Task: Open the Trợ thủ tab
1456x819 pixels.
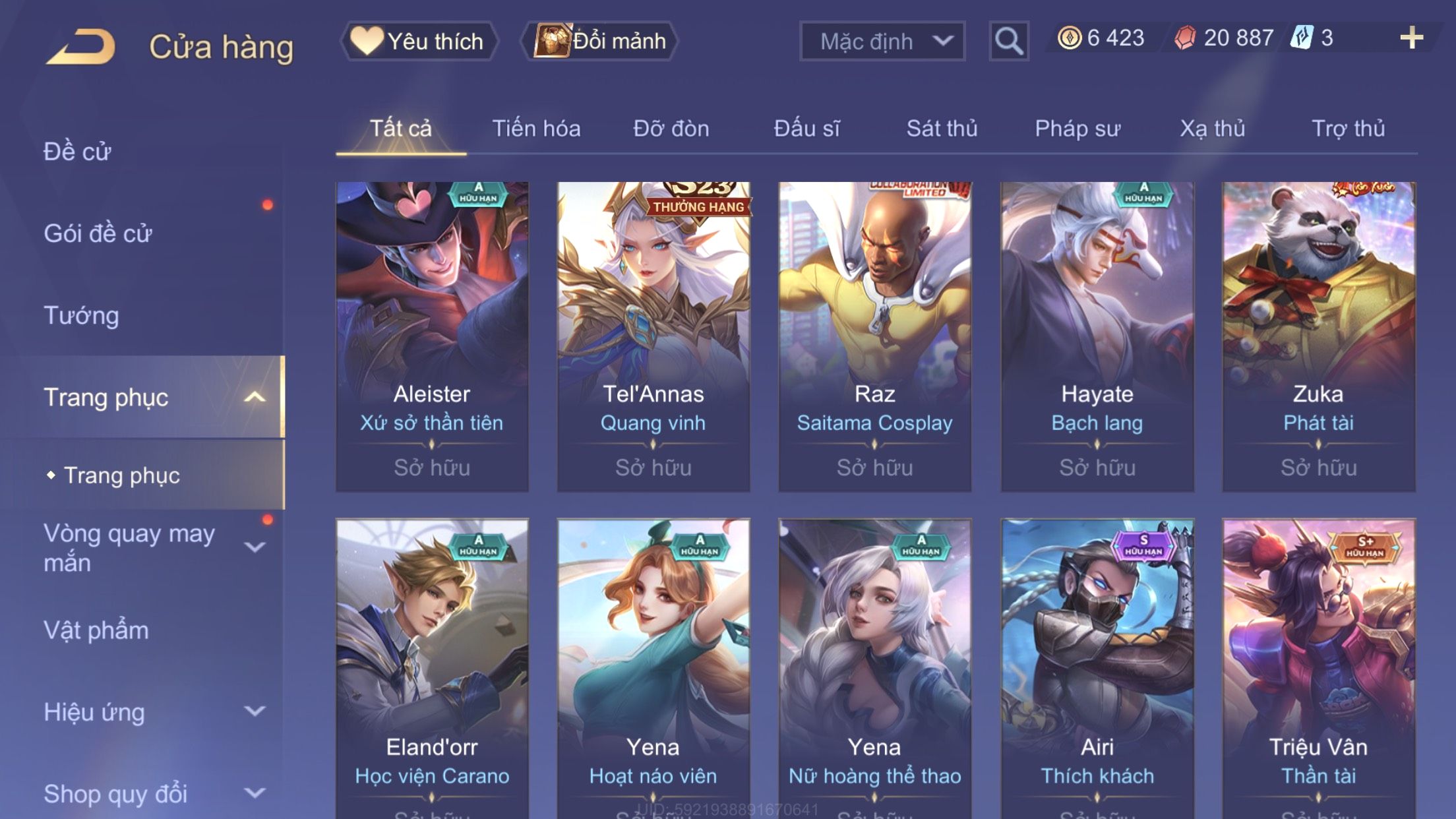Action: pyautogui.click(x=1348, y=129)
